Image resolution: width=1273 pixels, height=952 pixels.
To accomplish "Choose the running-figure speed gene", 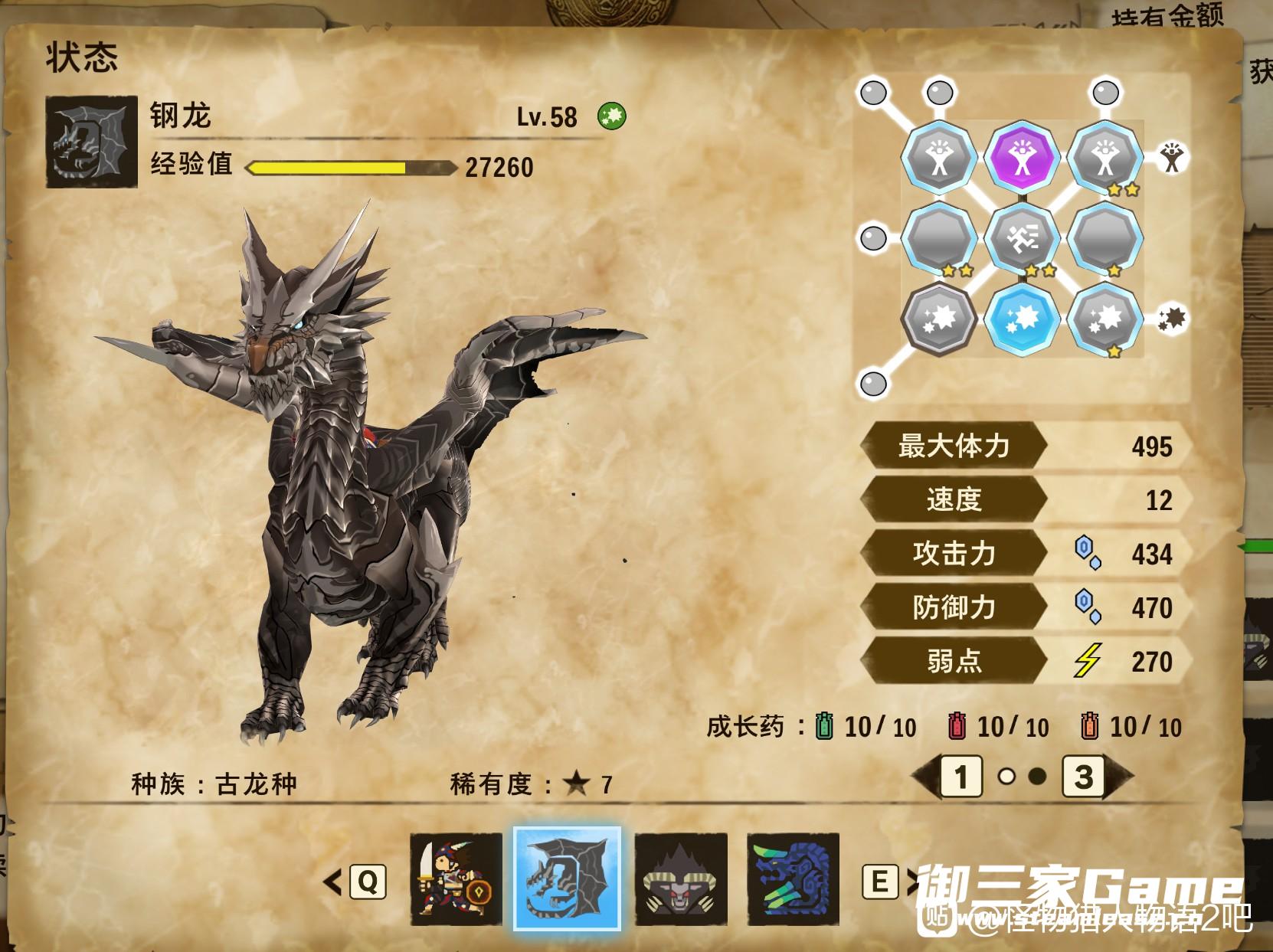I will (x=1022, y=237).
